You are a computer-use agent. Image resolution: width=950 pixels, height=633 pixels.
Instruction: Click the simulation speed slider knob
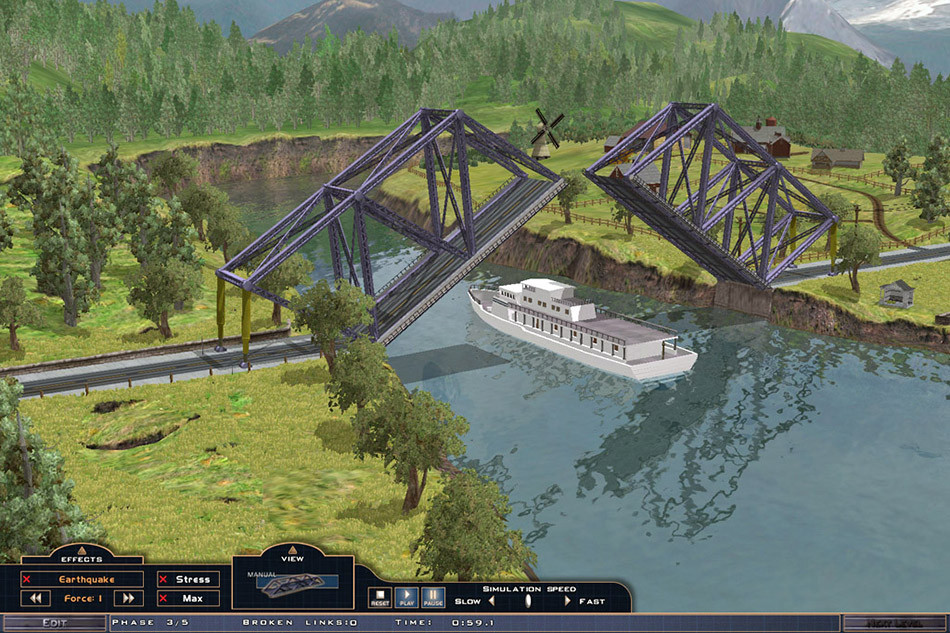(529, 601)
